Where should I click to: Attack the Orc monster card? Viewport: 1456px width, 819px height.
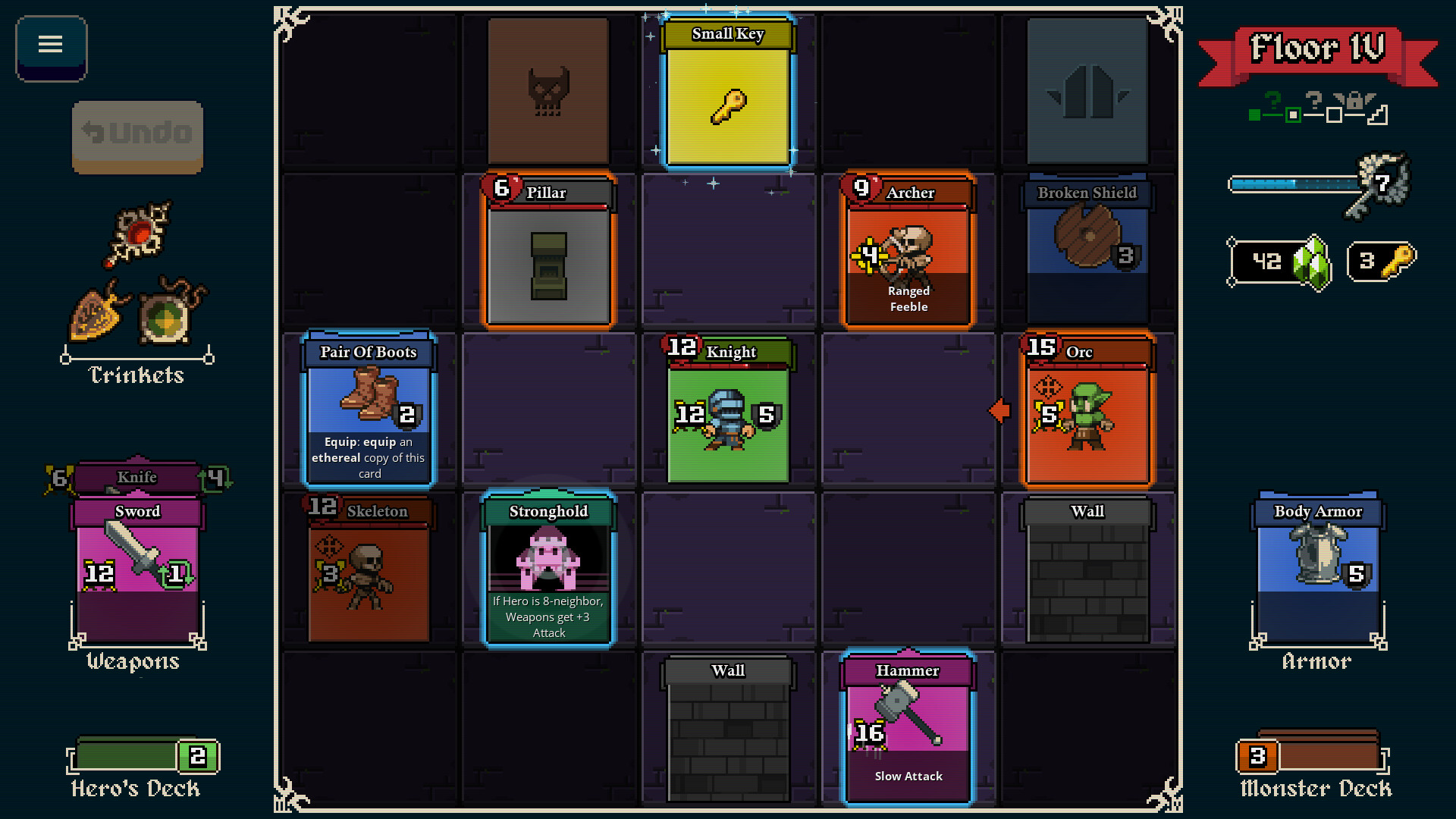[1087, 409]
